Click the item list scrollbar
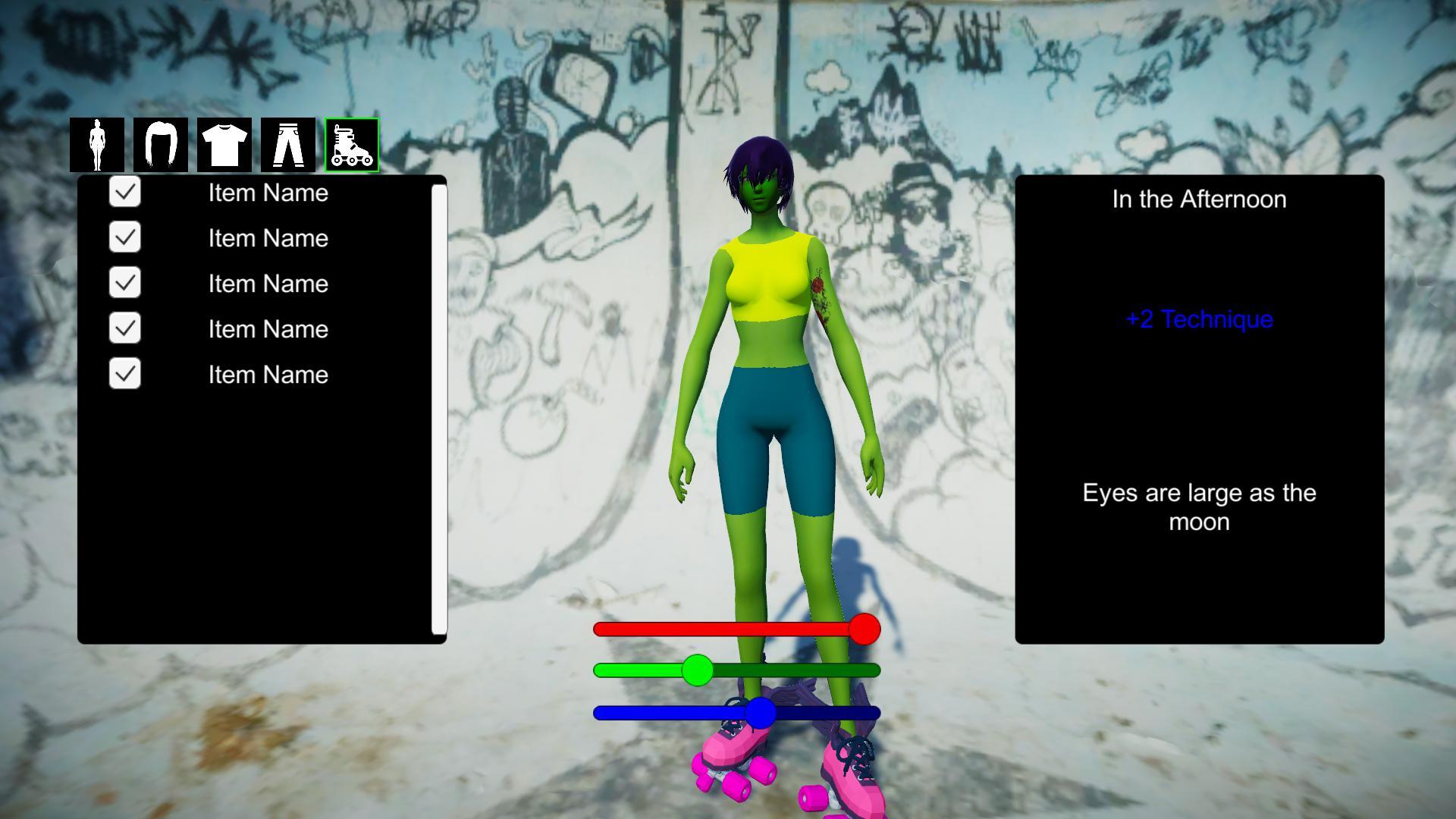The height and width of the screenshot is (819, 1456). pyautogui.click(x=440, y=409)
